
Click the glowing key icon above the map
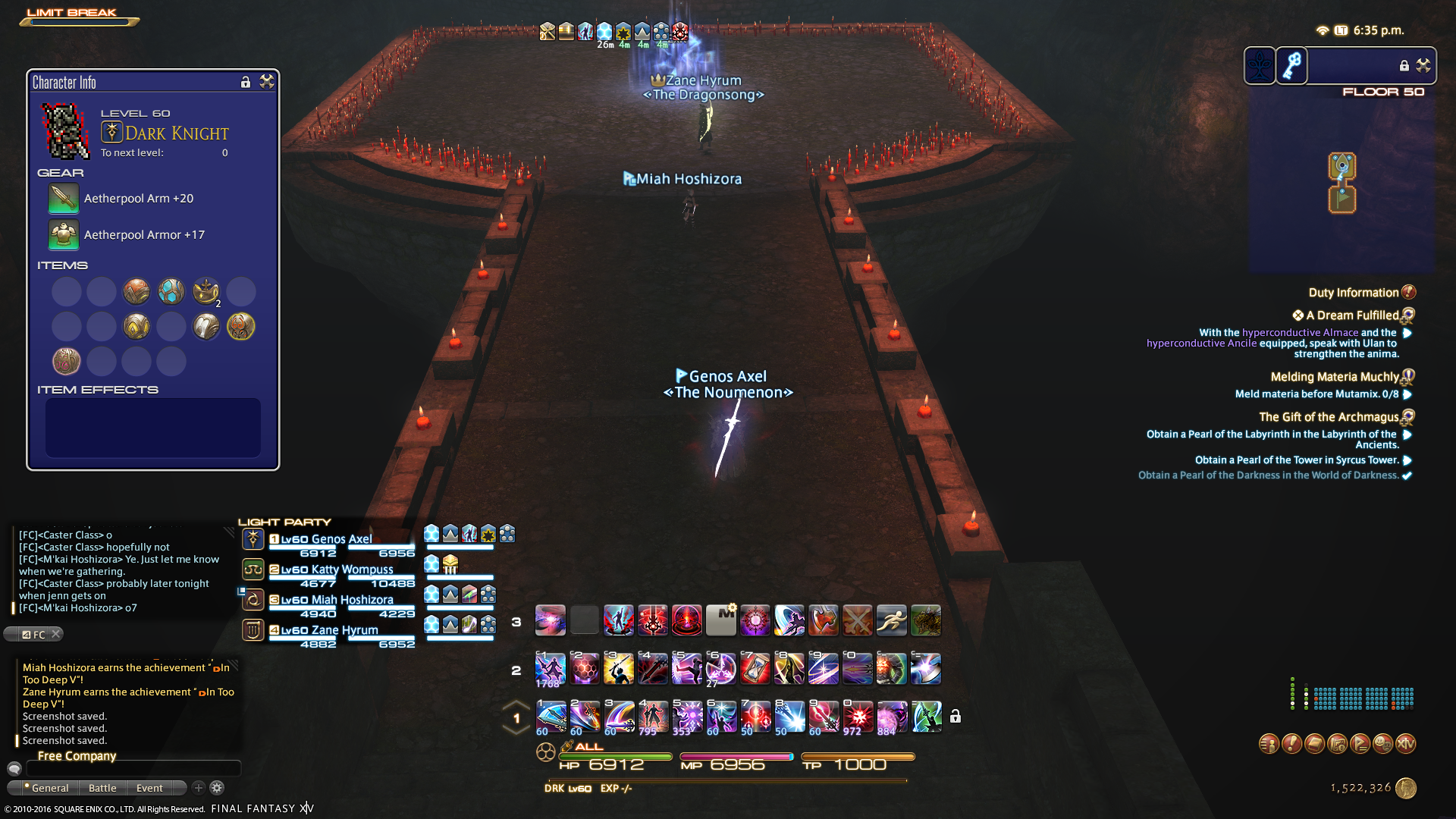(x=1293, y=66)
